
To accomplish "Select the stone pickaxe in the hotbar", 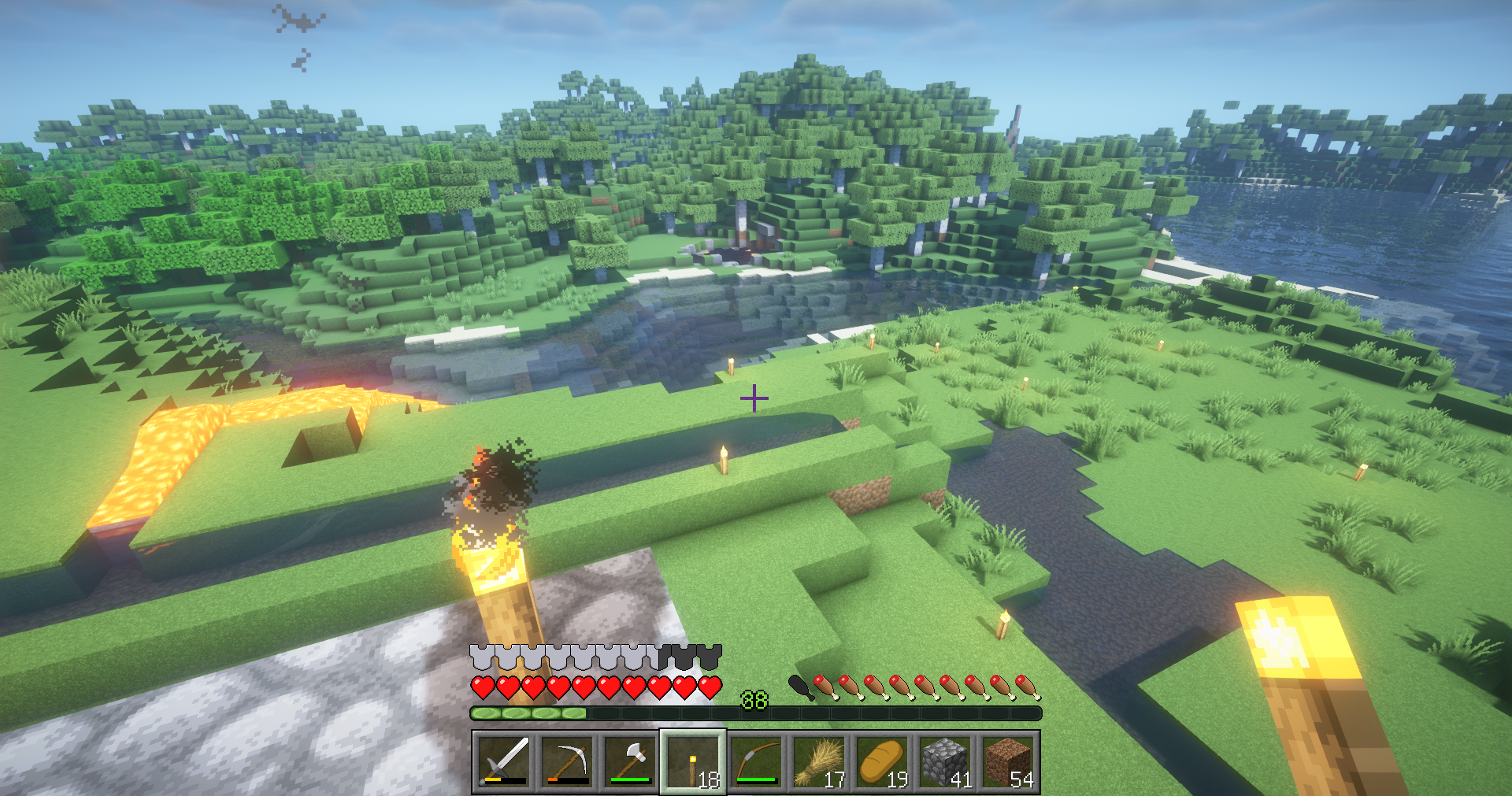I will [x=567, y=760].
